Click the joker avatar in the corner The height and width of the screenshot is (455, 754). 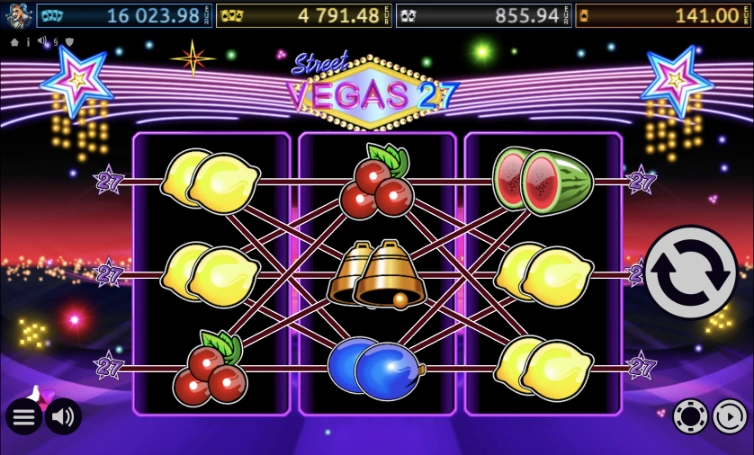pyautogui.click(x=17, y=16)
